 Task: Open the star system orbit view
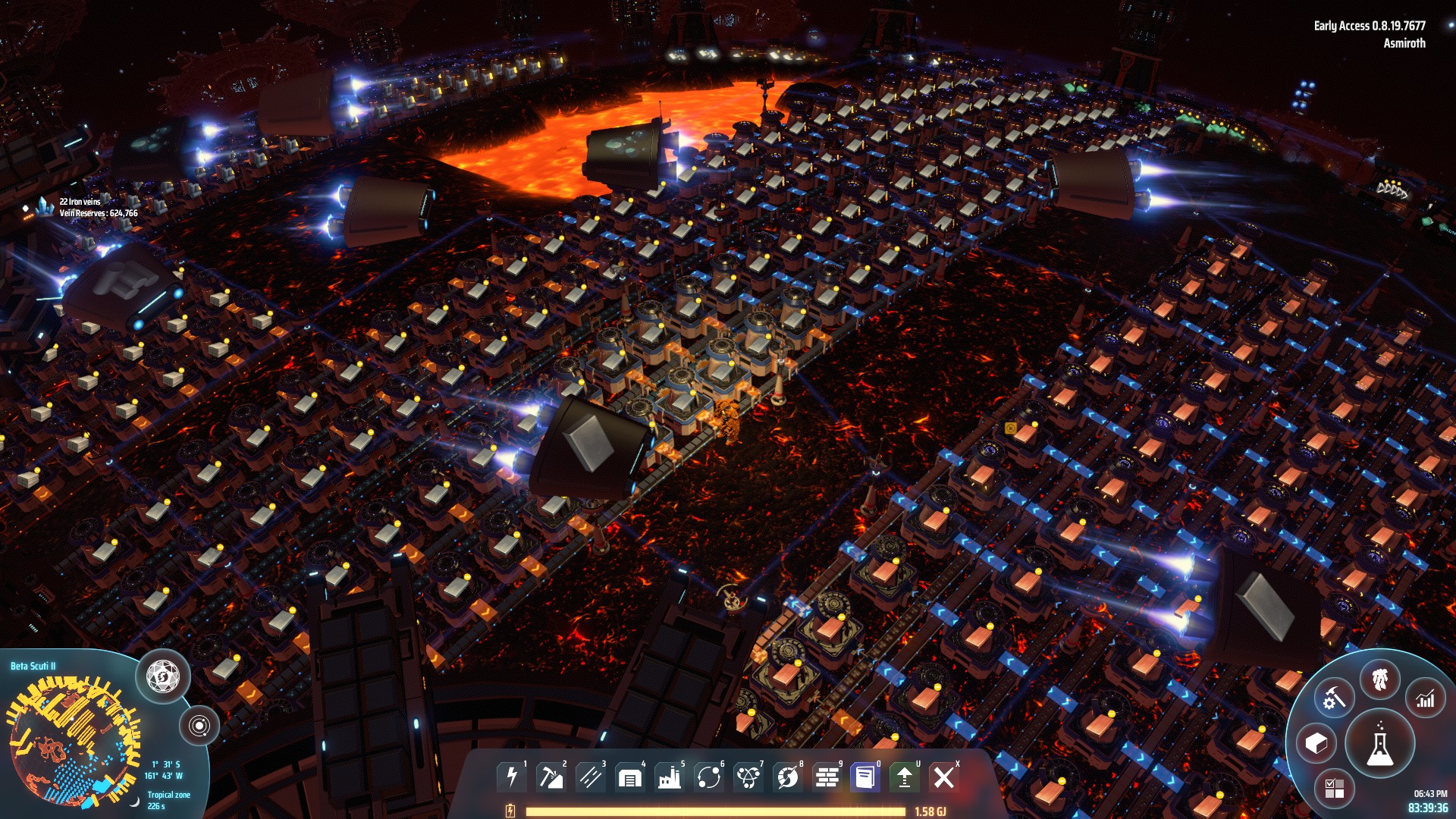point(199,726)
